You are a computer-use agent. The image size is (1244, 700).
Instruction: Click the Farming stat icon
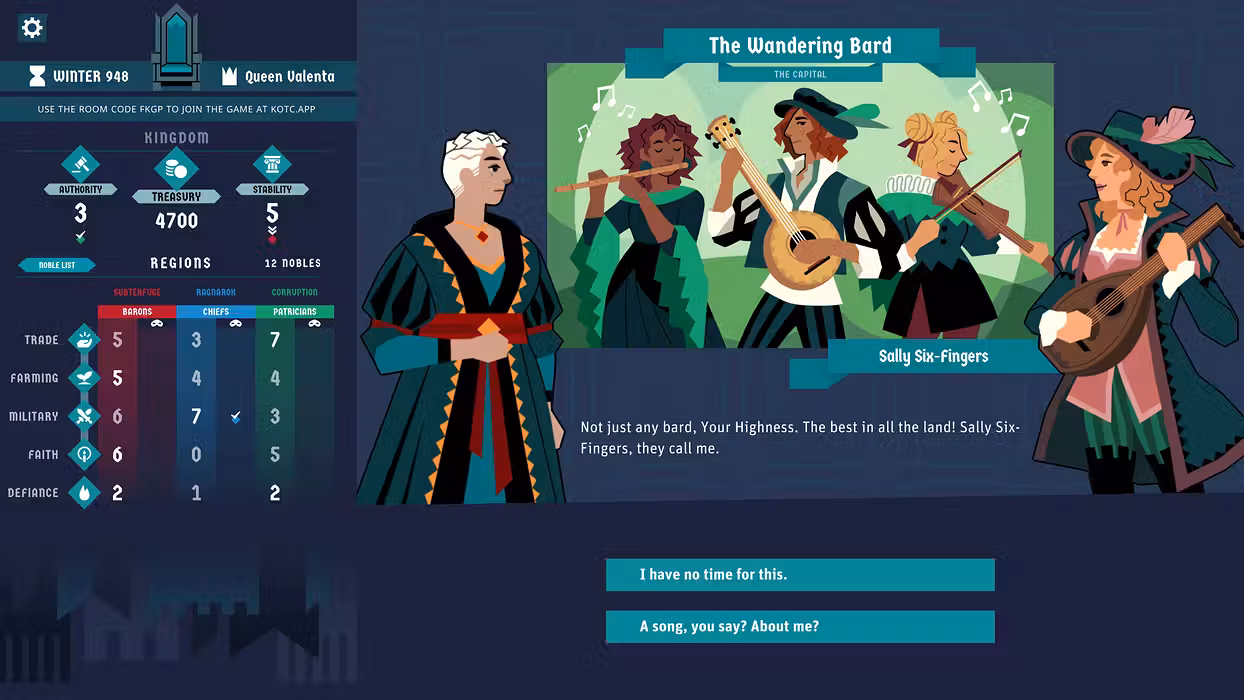(x=84, y=378)
